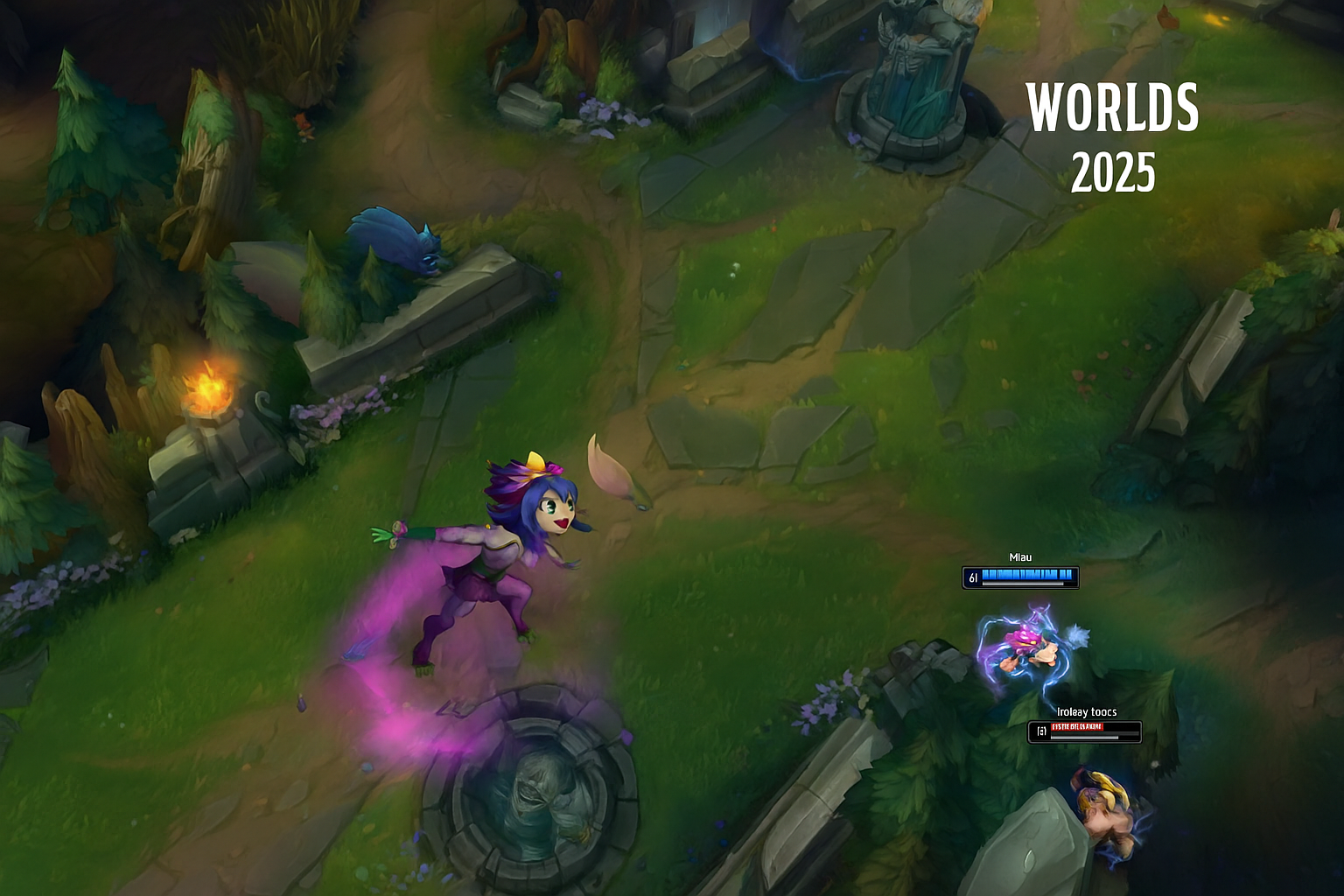The image size is (1344, 896).
Task: Click the red bird at the top-right edge
Action: click(x=1167, y=16)
